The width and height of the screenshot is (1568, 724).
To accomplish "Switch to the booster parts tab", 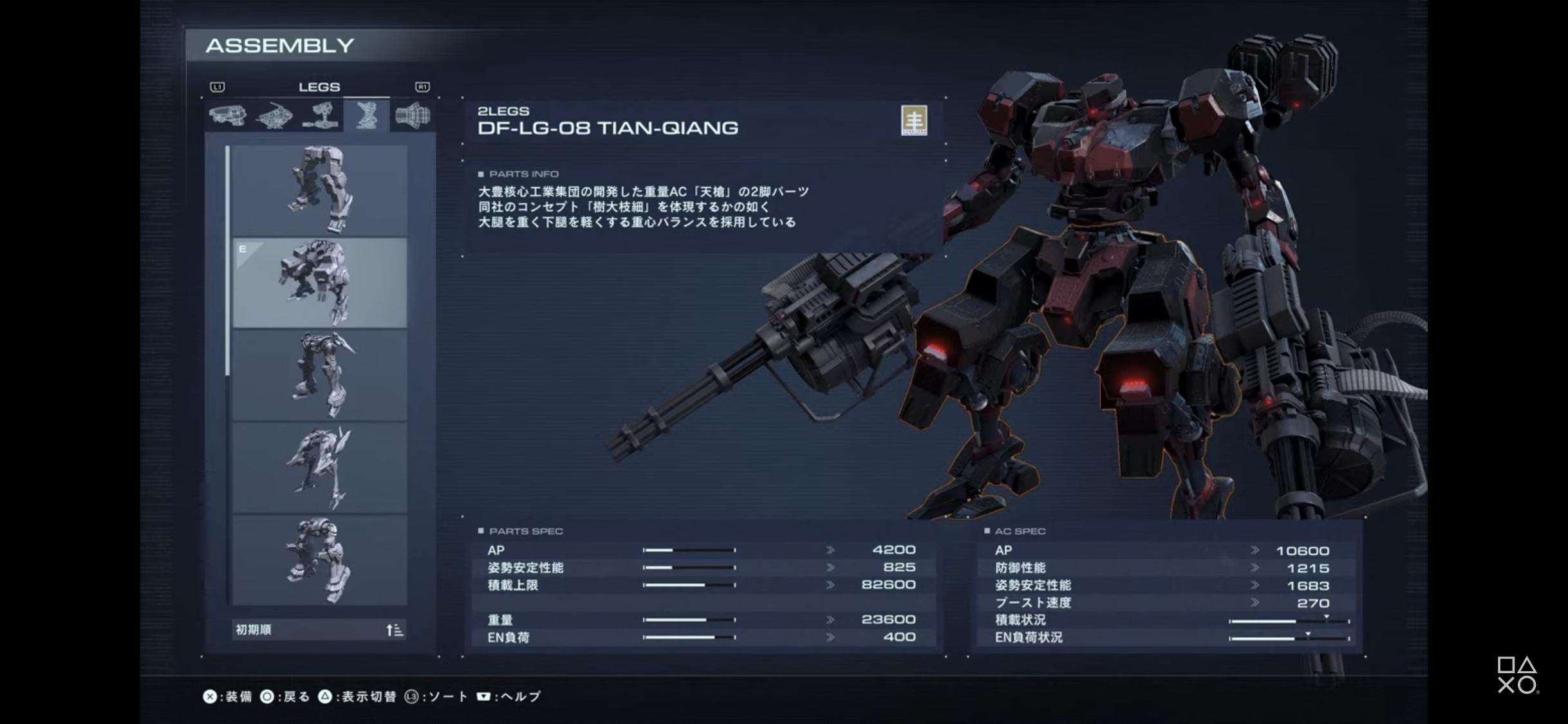I will pyautogui.click(x=413, y=116).
